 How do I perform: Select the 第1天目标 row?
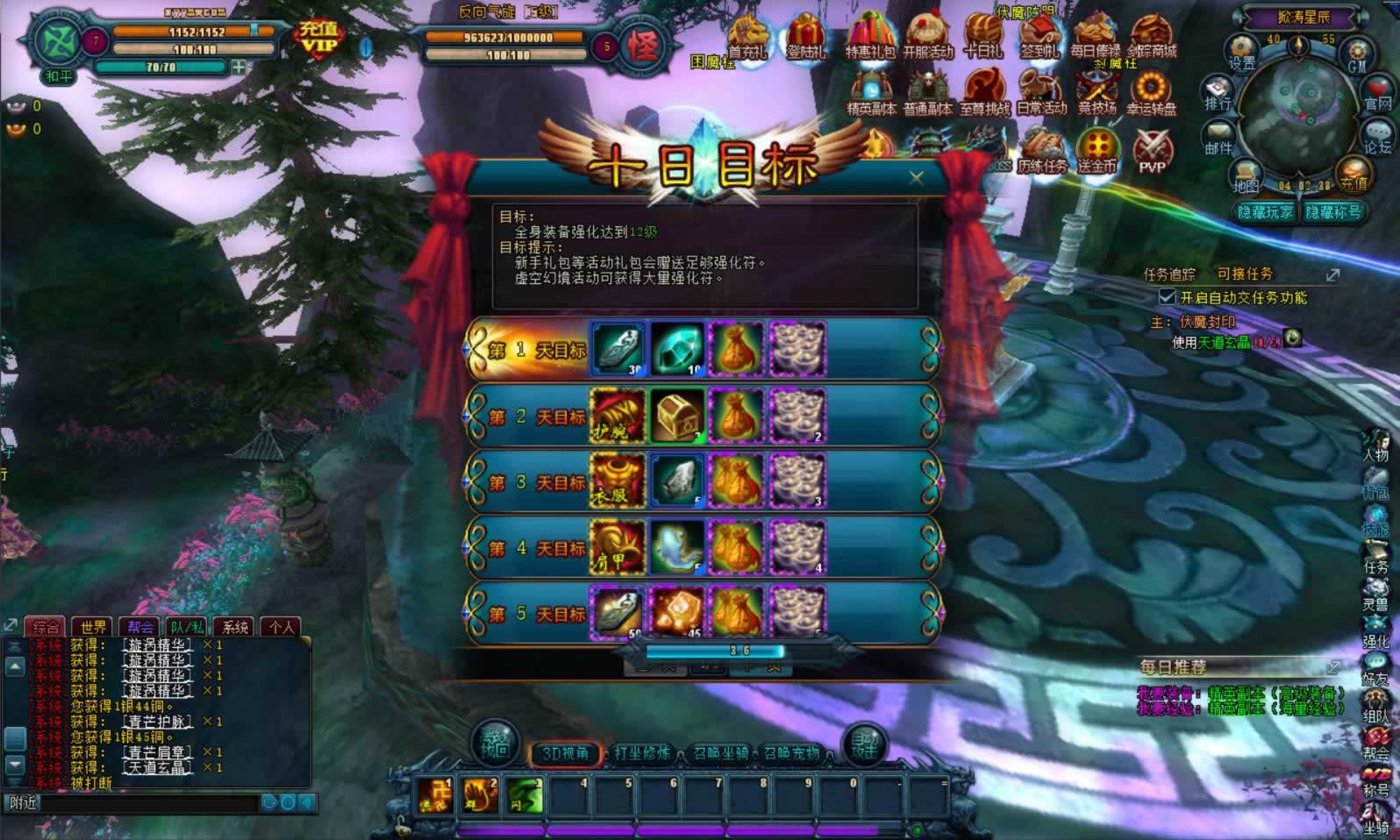pyautogui.click(x=536, y=350)
